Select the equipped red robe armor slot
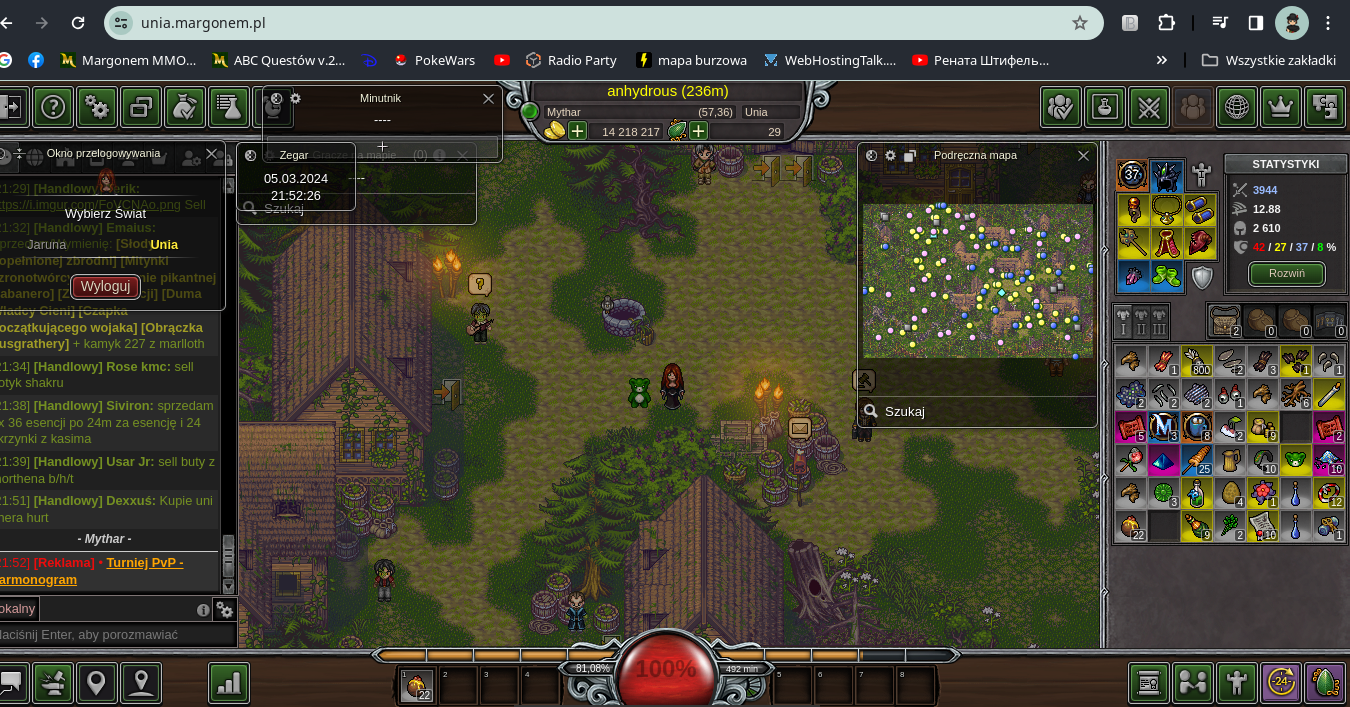The image size is (1350, 707). pyautogui.click(x=1167, y=243)
